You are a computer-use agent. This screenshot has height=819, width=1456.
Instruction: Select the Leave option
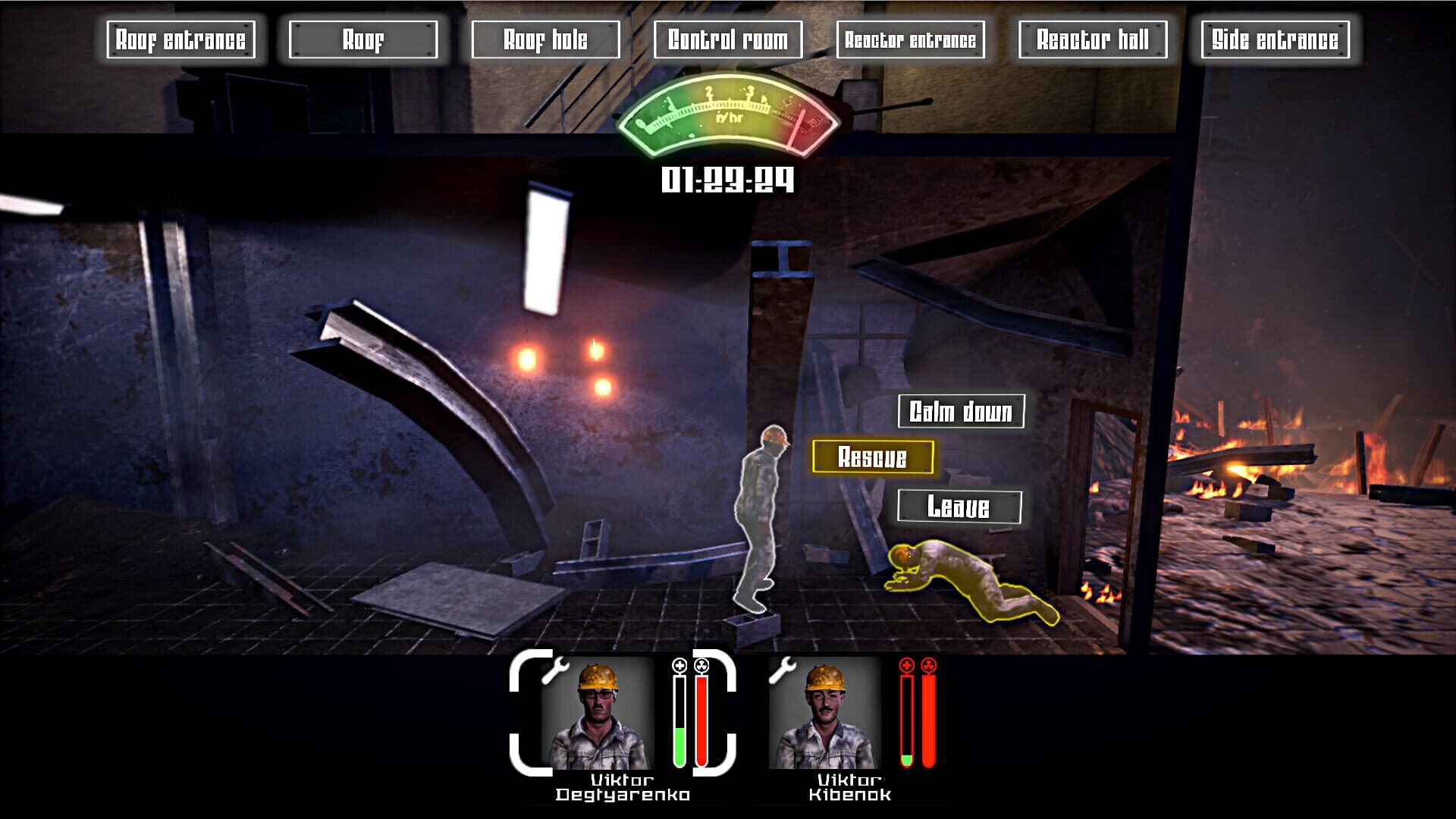click(x=959, y=504)
